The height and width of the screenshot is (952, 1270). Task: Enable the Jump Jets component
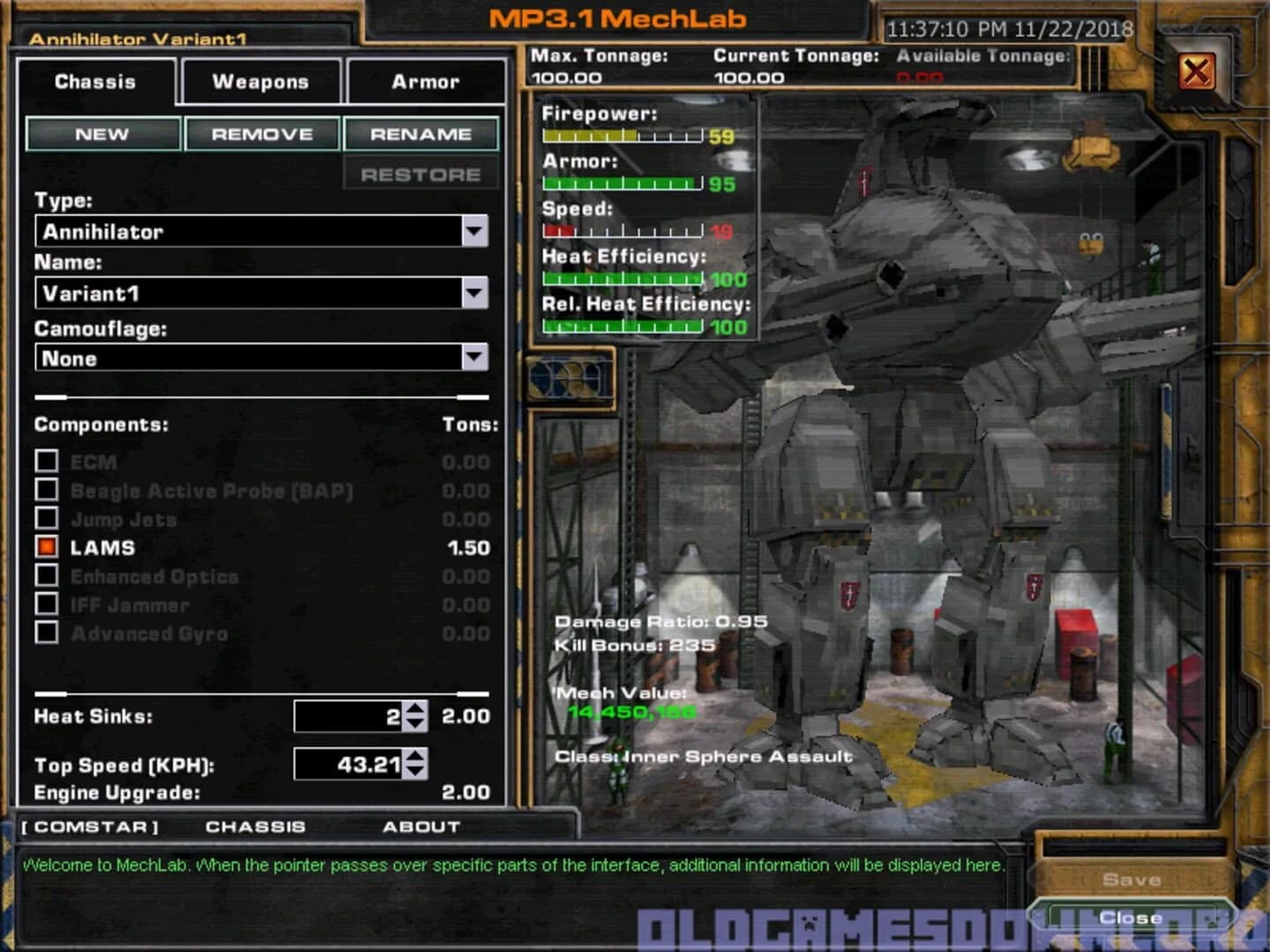click(x=48, y=519)
